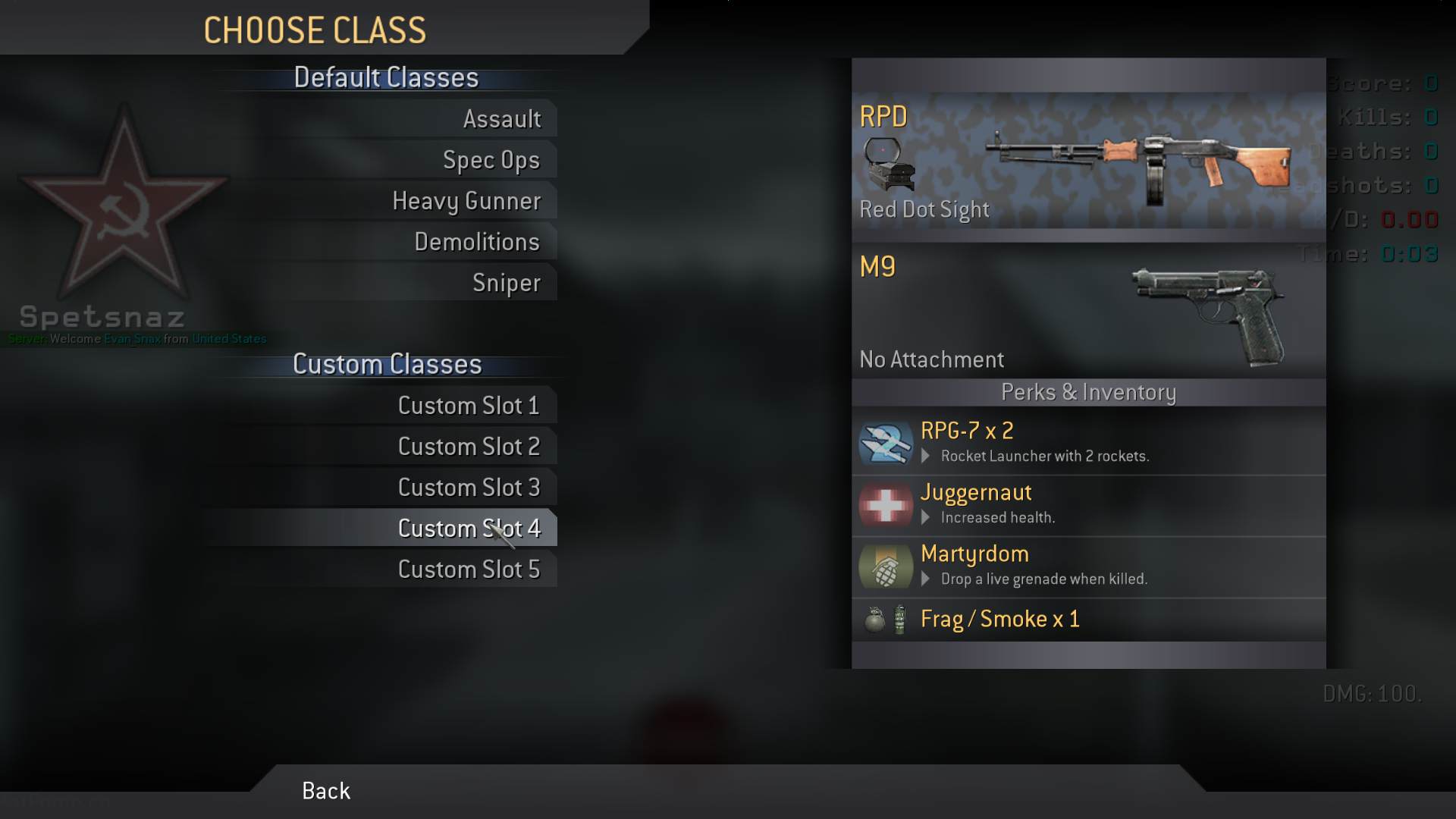Choose Custom Slot 5
This screenshot has height=819, width=1456.
pos(468,570)
